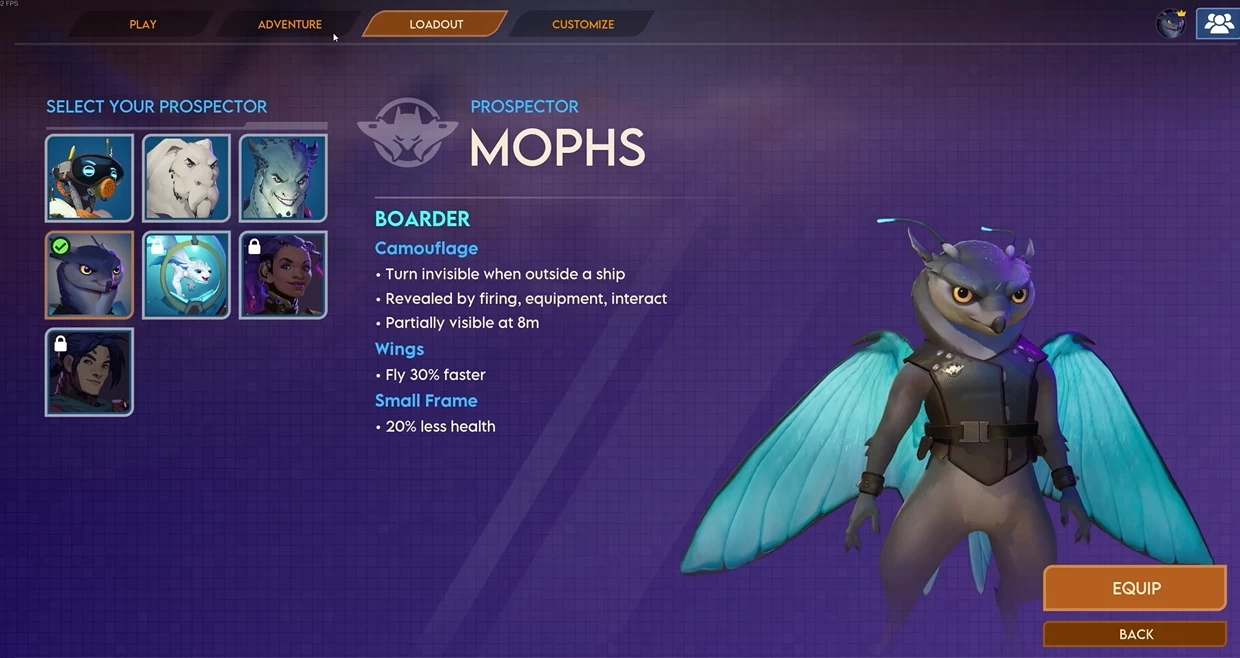Switch to the Play tab

(x=143, y=24)
